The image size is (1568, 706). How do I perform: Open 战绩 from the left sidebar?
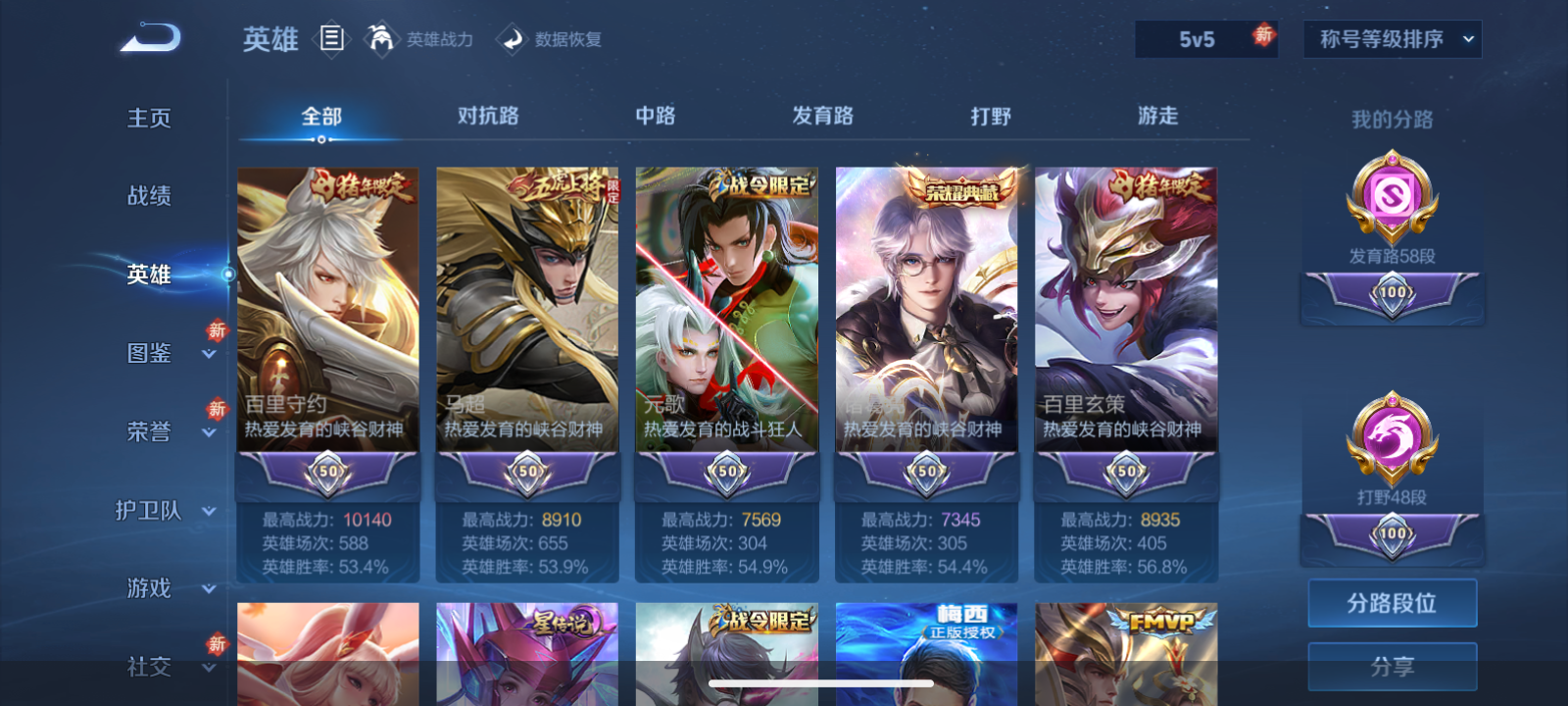(147, 196)
